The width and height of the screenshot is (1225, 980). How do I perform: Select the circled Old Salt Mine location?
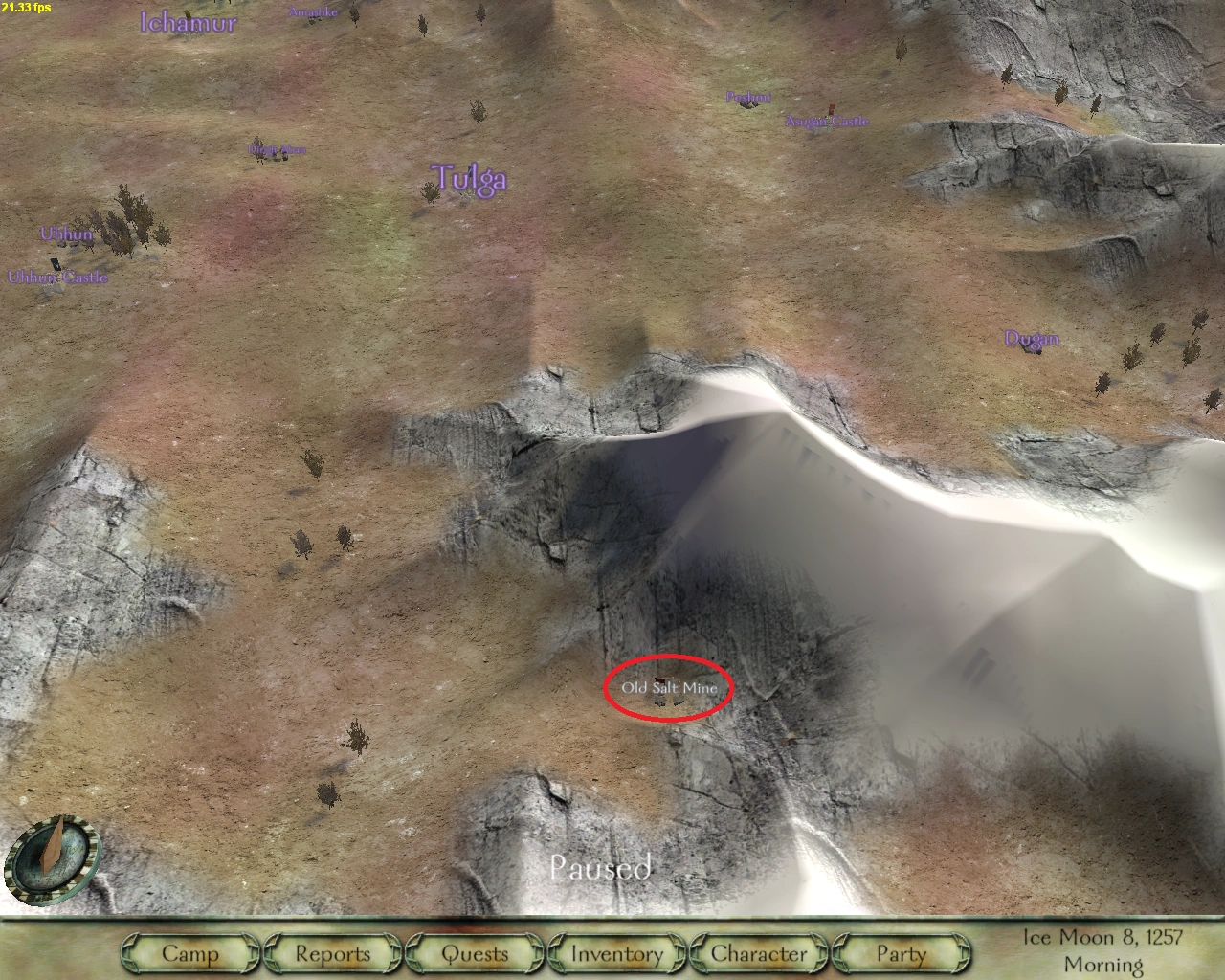tap(670, 687)
